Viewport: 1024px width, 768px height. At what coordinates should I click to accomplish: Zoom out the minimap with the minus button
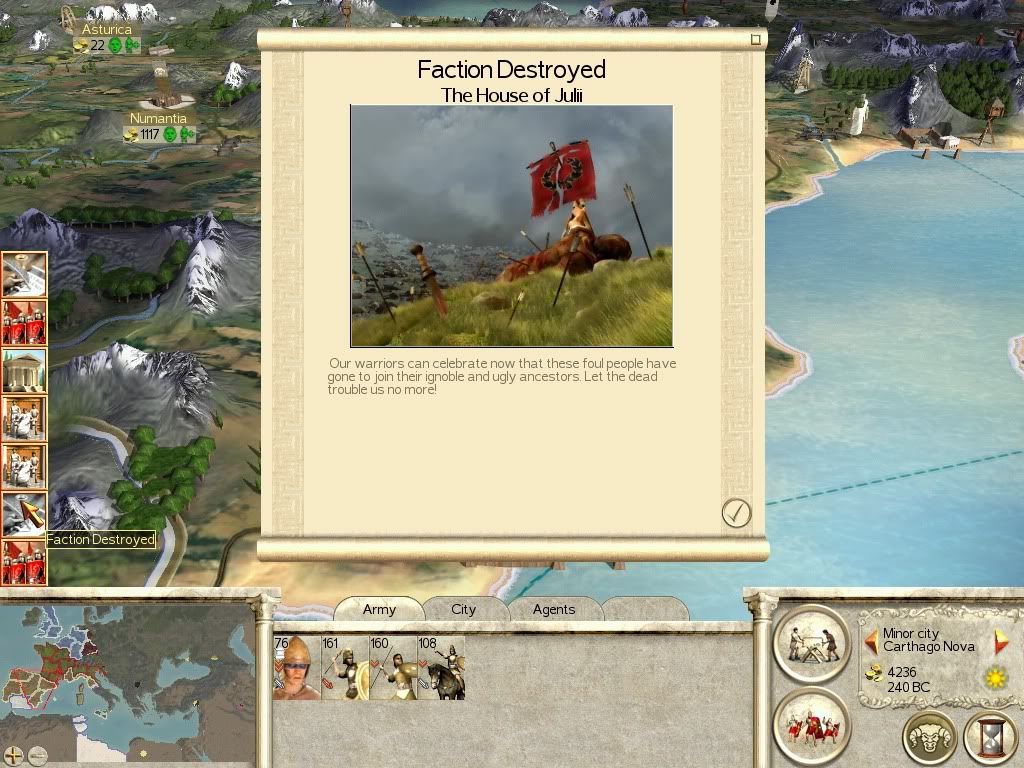click(x=37, y=755)
